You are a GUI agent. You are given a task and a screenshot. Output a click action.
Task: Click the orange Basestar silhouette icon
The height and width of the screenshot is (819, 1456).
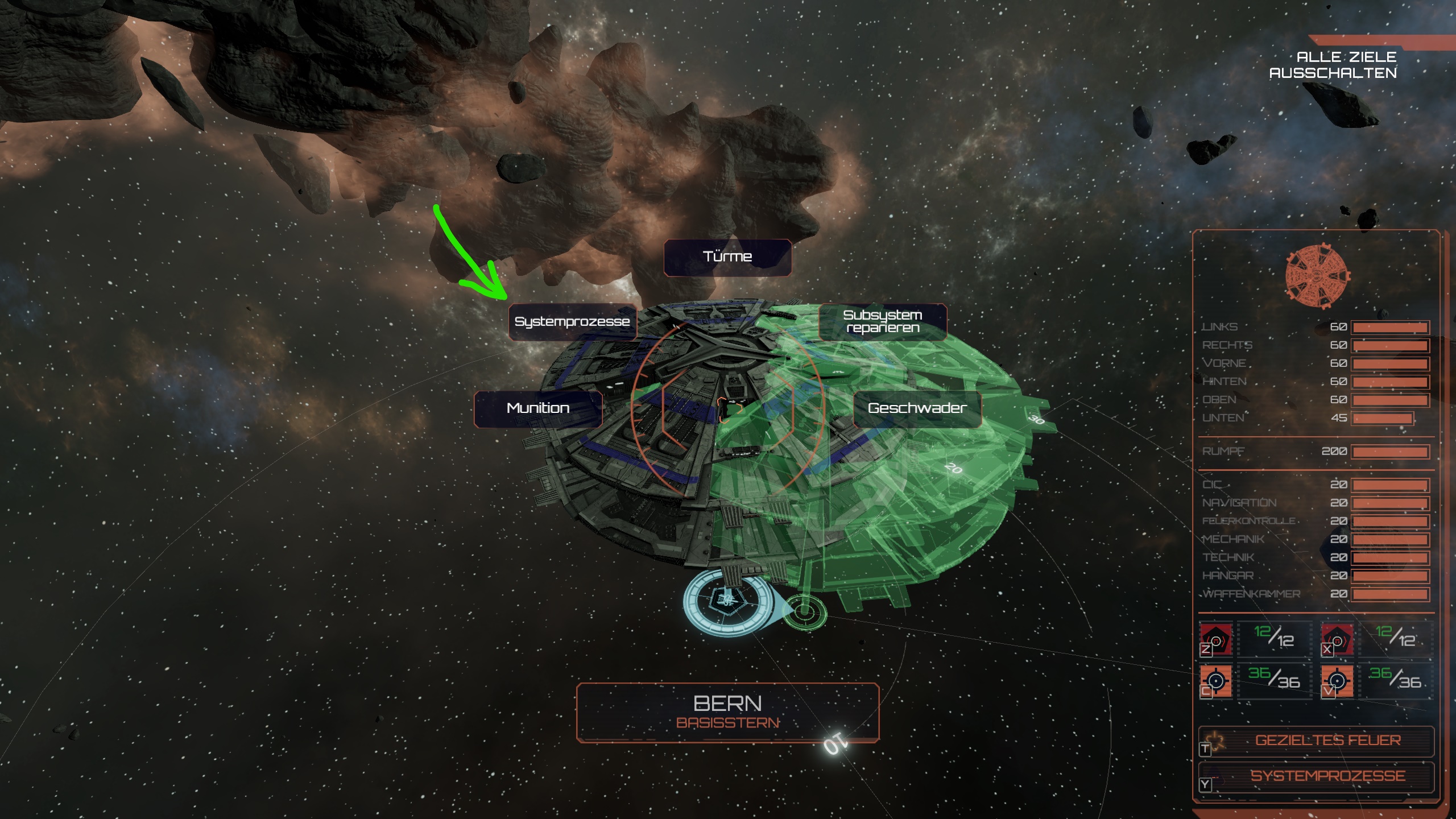[1317, 277]
